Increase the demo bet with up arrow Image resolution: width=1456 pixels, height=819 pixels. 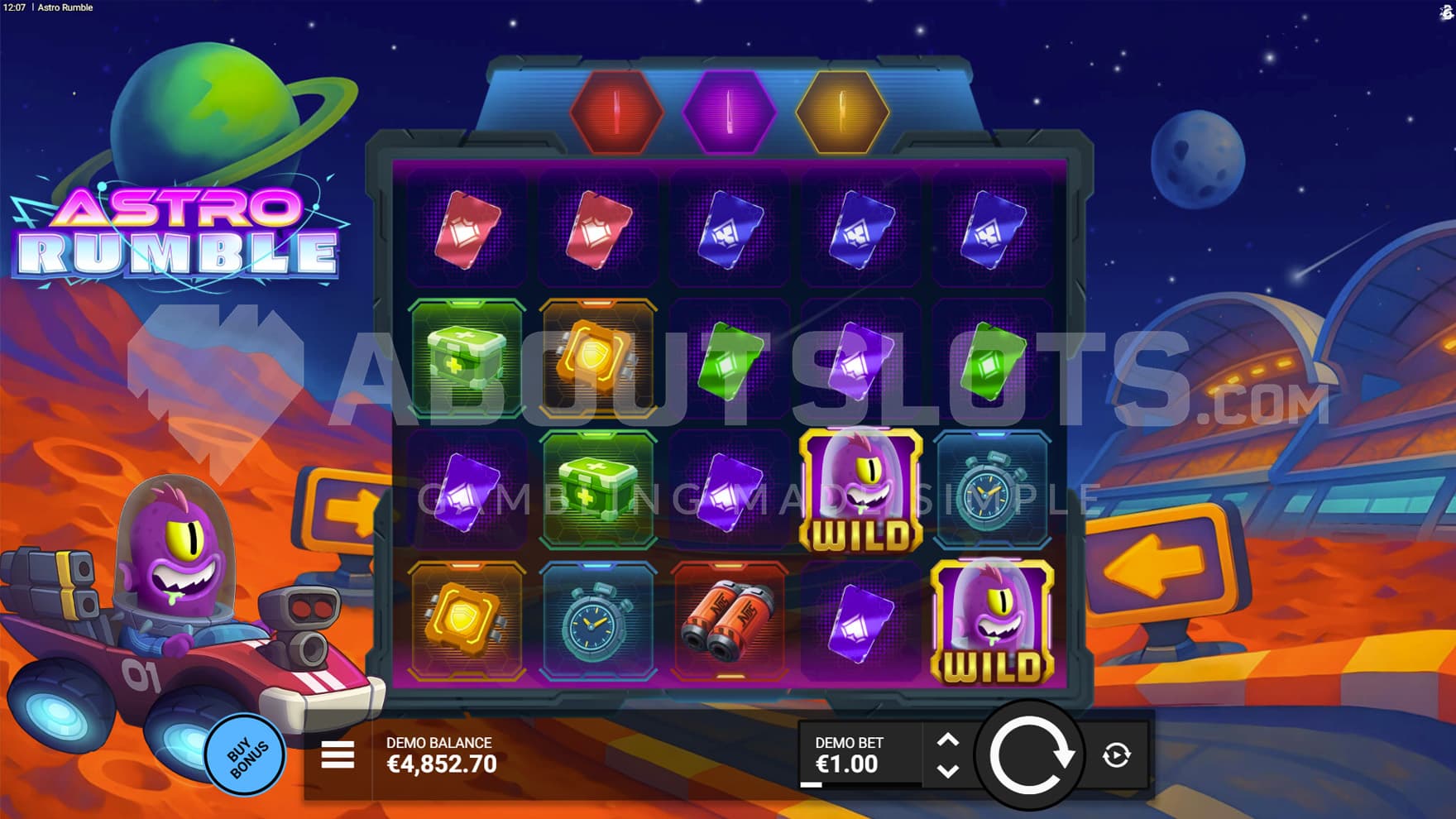click(948, 740)
